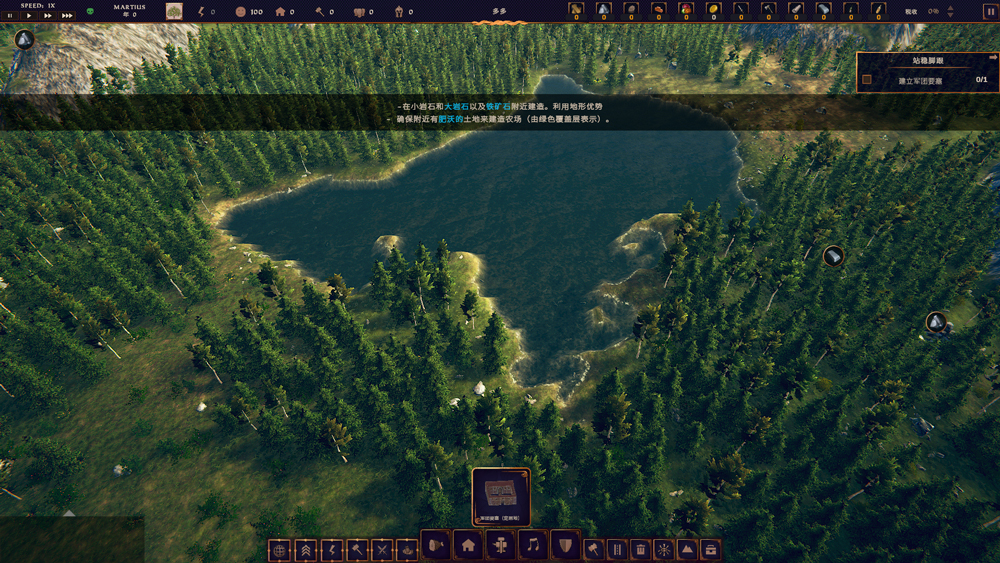Pause the game speed
Viewport: 1000px width, 563px height.
[x=11, y=16]
